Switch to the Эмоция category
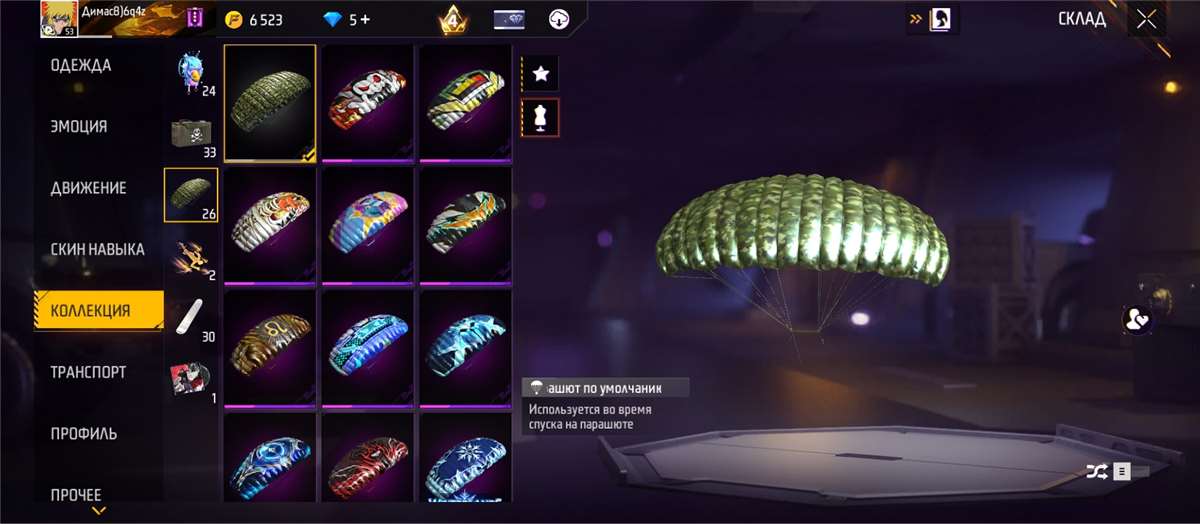Screen dimensions: 1200x524 point(79,127)
